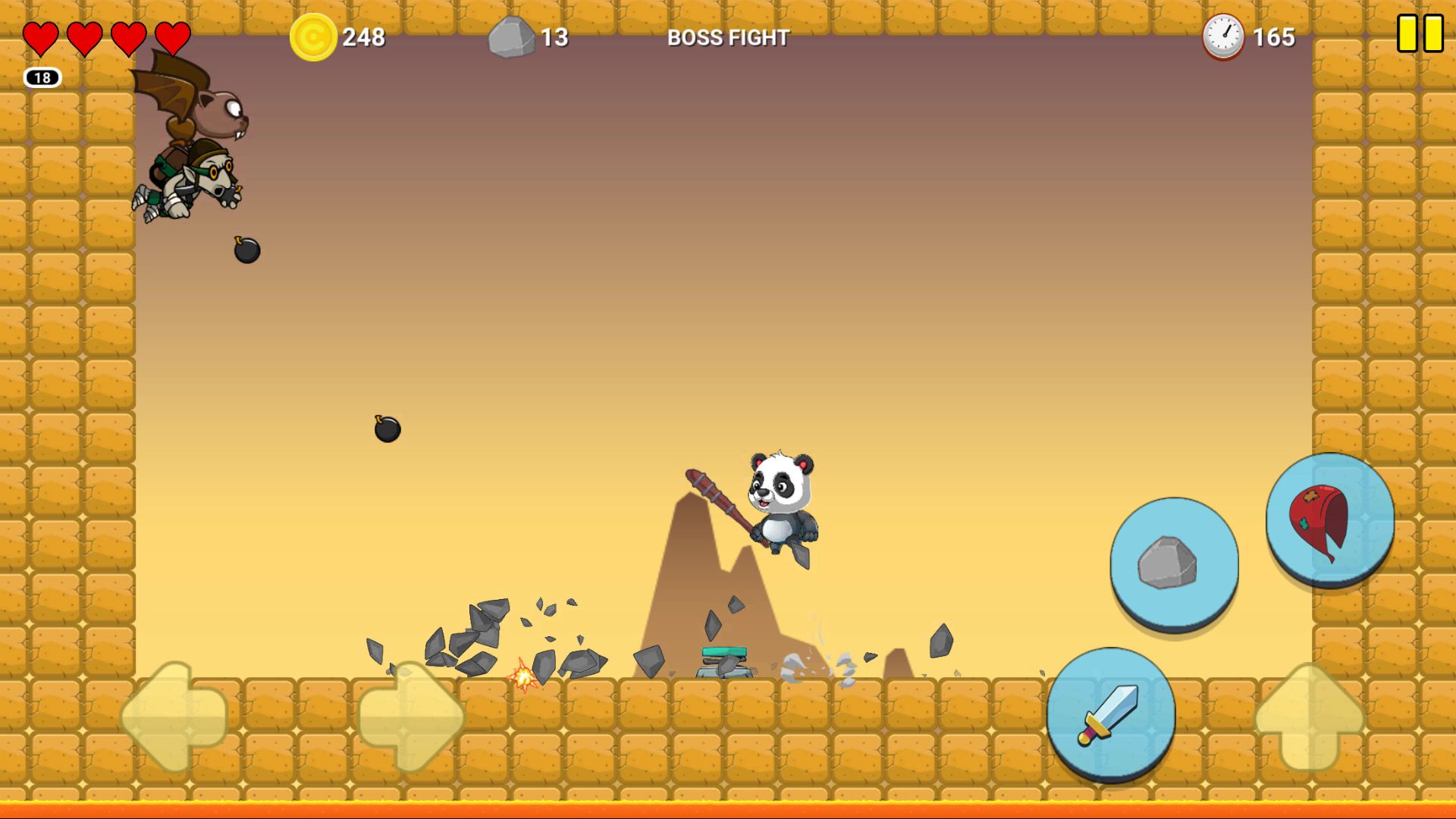
Task: Throw a stone with the rock button
Action: pos(1173,563)
